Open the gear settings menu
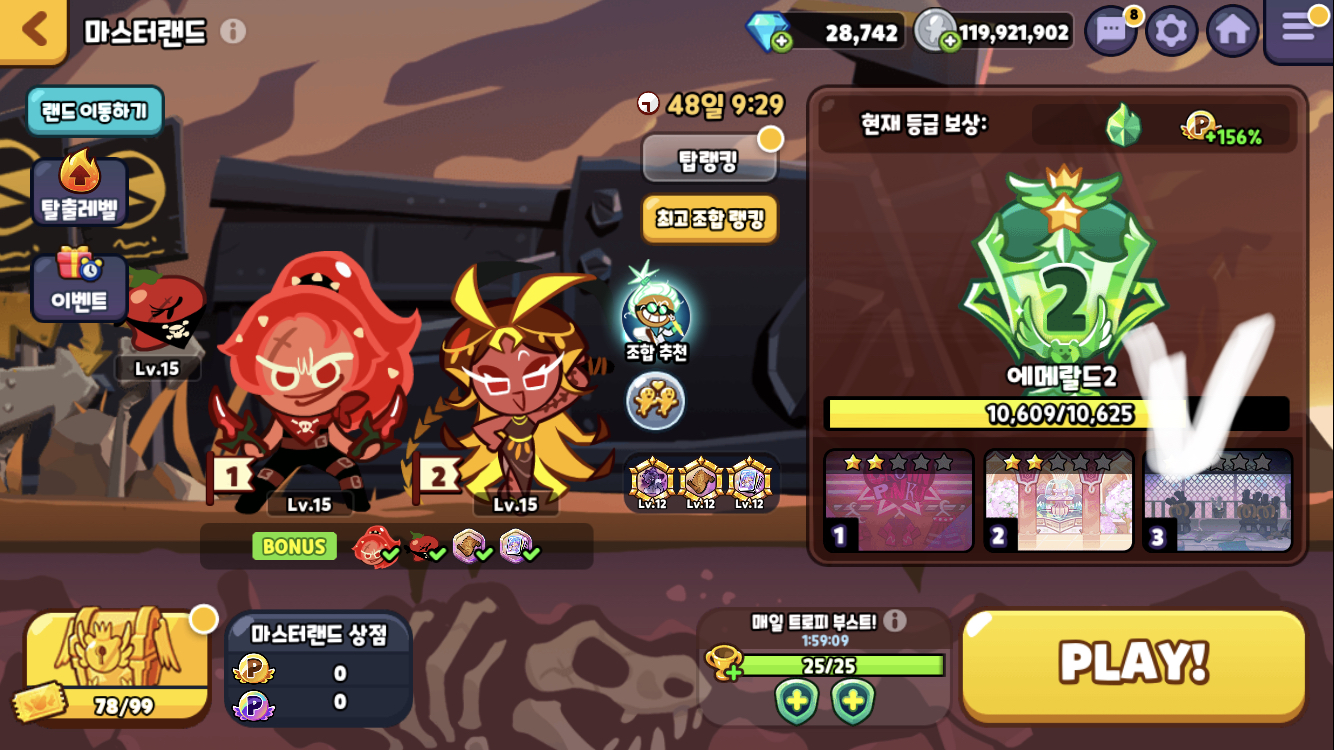This screenshot has height=750, width=1334. [x=1171, y=32]
